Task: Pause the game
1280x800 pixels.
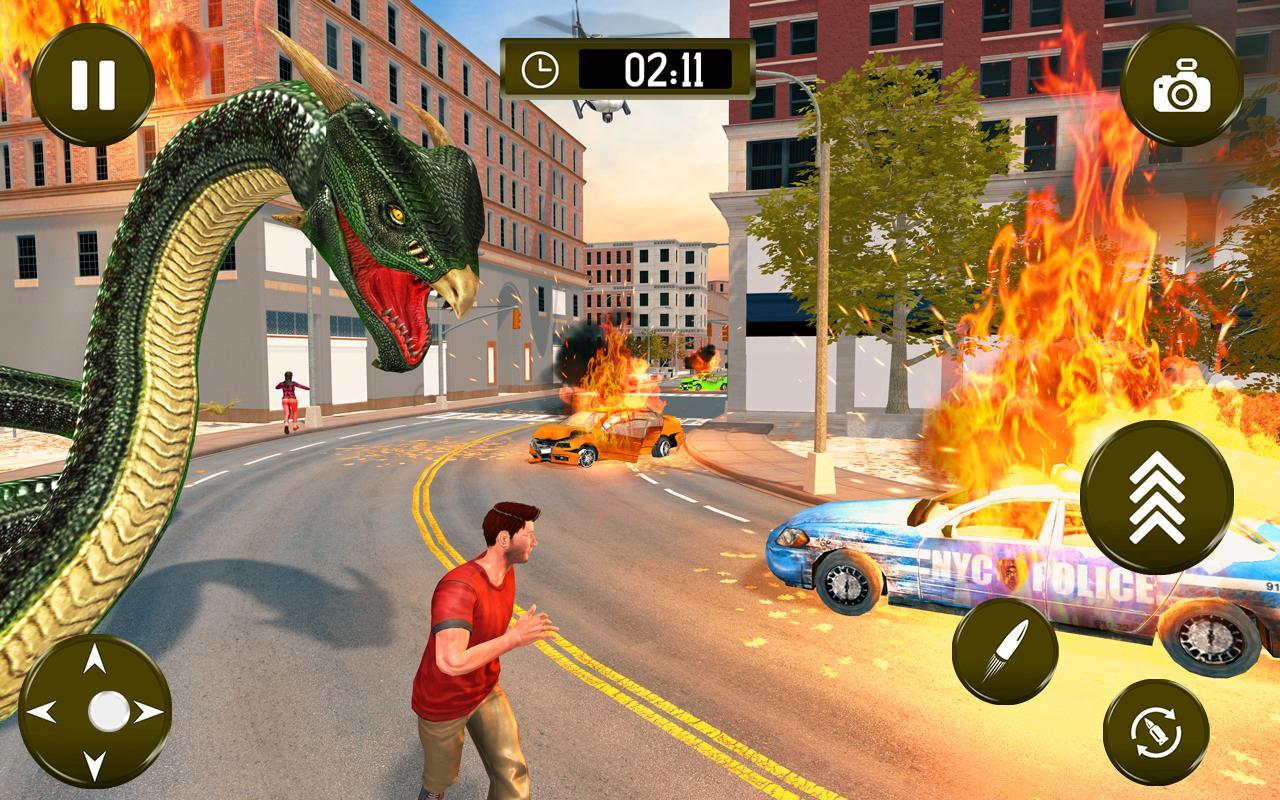Action: tap(92, 84)
